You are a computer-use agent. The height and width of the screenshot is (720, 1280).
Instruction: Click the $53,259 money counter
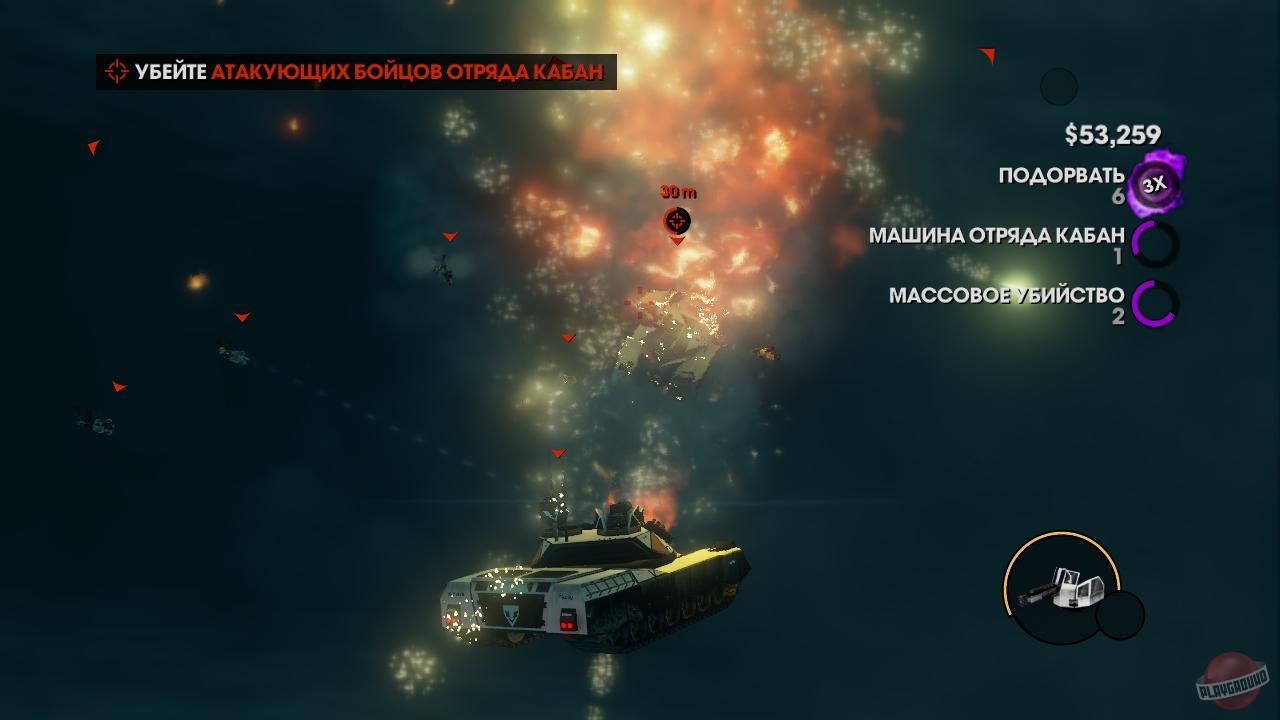(1110, 131)
